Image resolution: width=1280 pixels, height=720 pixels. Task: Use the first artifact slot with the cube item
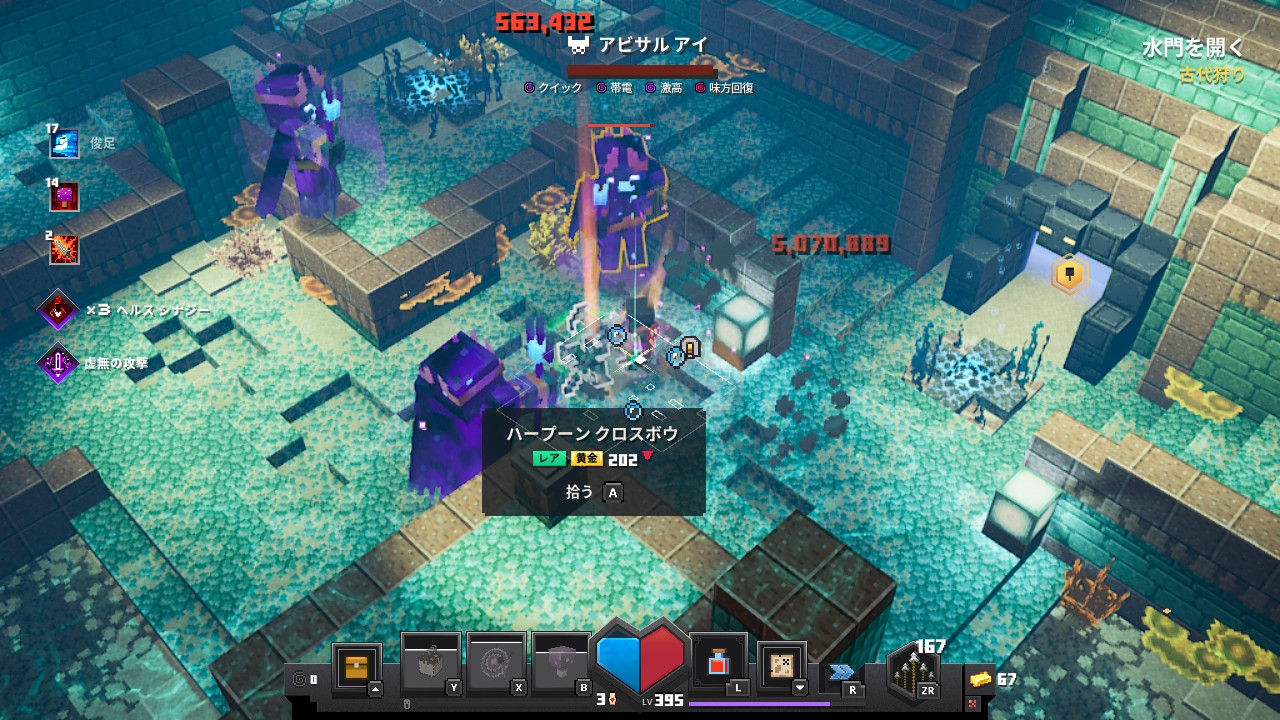point(430,663)
